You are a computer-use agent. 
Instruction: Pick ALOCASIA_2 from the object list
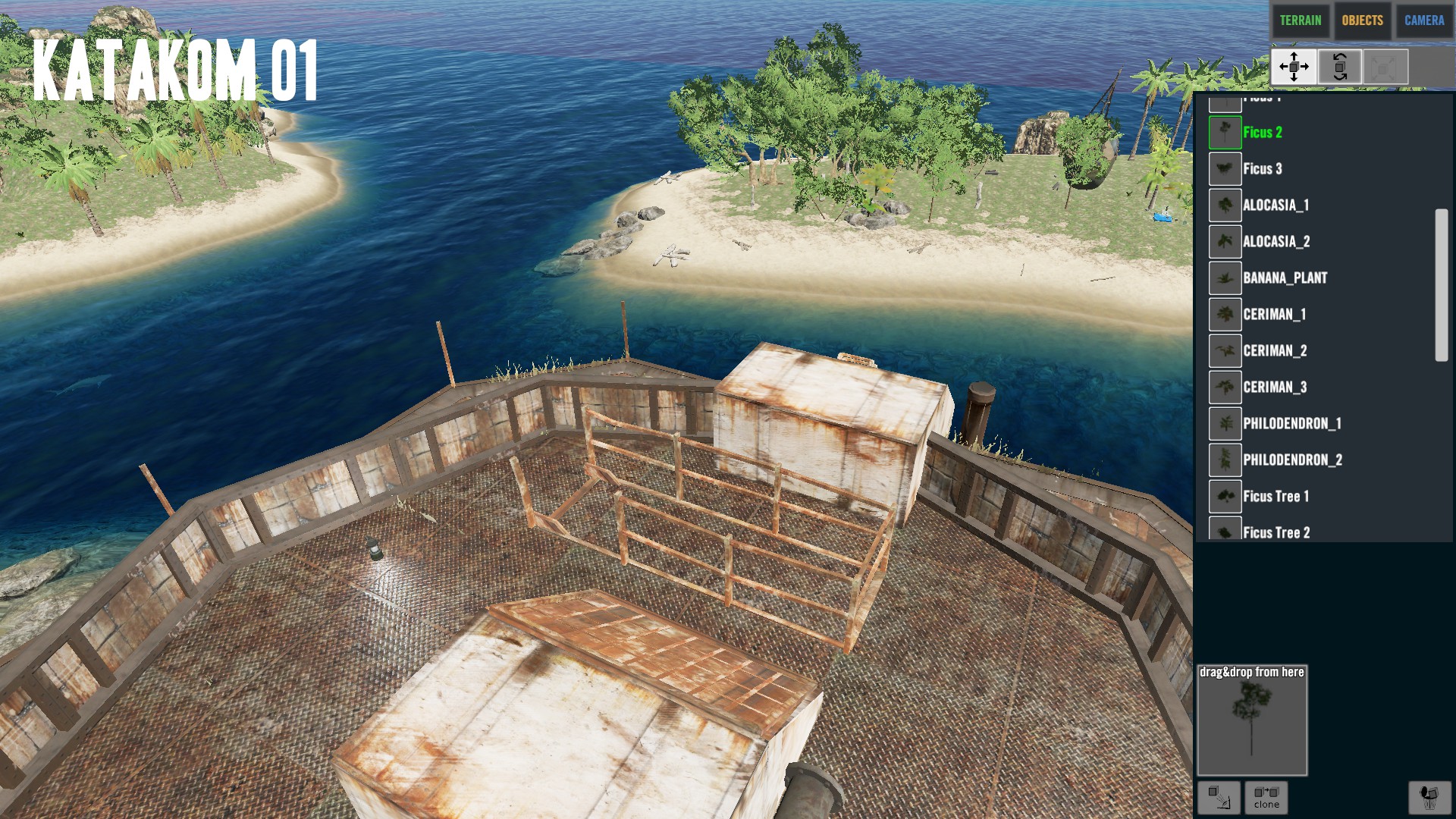click(1276, 242)
